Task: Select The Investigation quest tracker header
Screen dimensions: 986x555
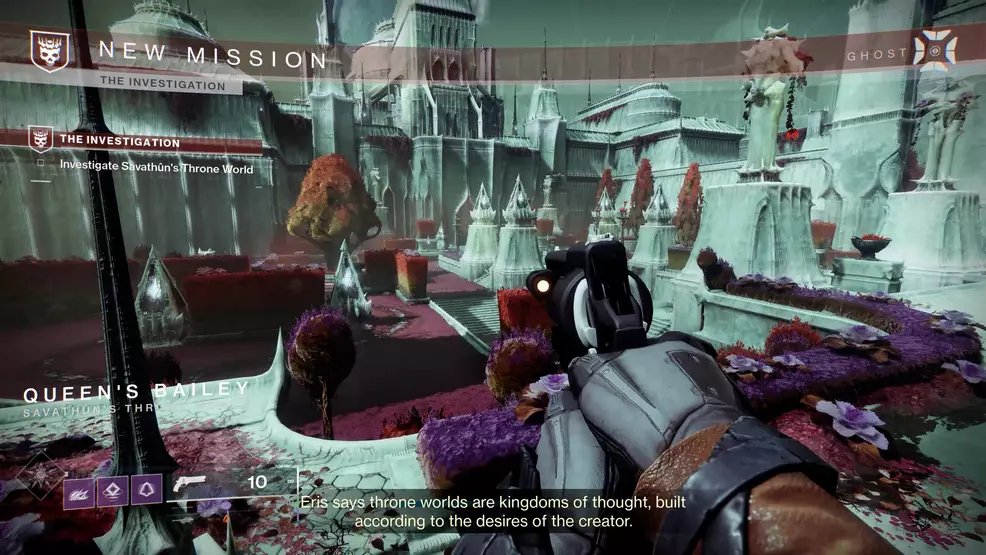Action: (x=120, y=142)
